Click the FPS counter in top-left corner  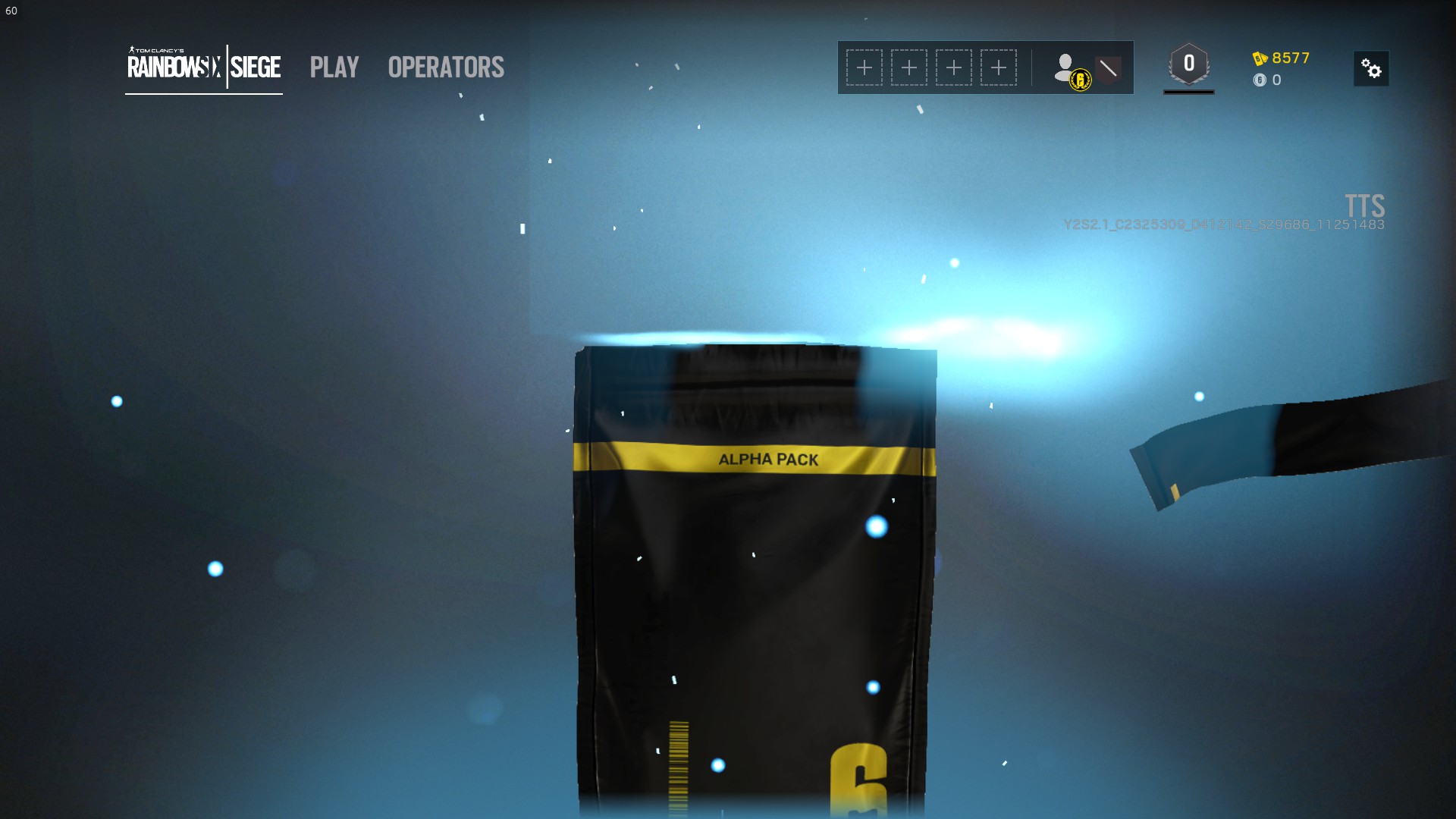11,11
